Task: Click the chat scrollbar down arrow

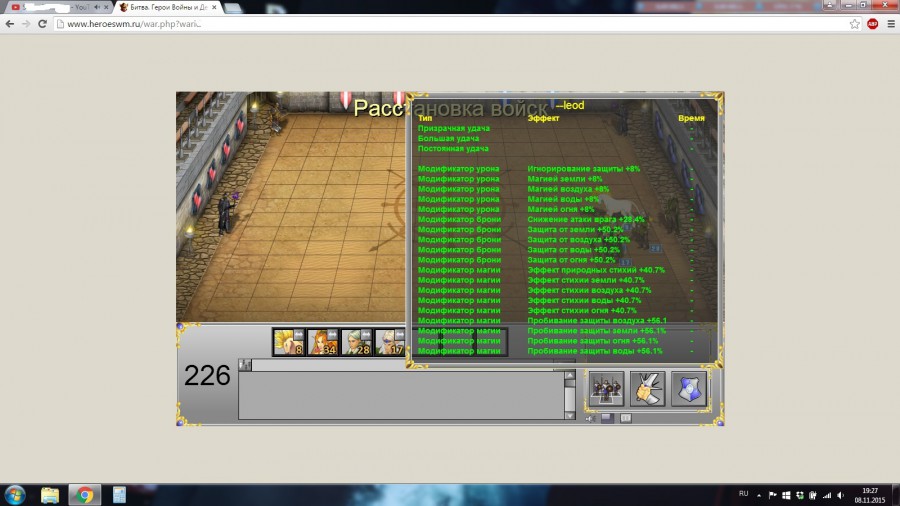Action: click(570, 413)
